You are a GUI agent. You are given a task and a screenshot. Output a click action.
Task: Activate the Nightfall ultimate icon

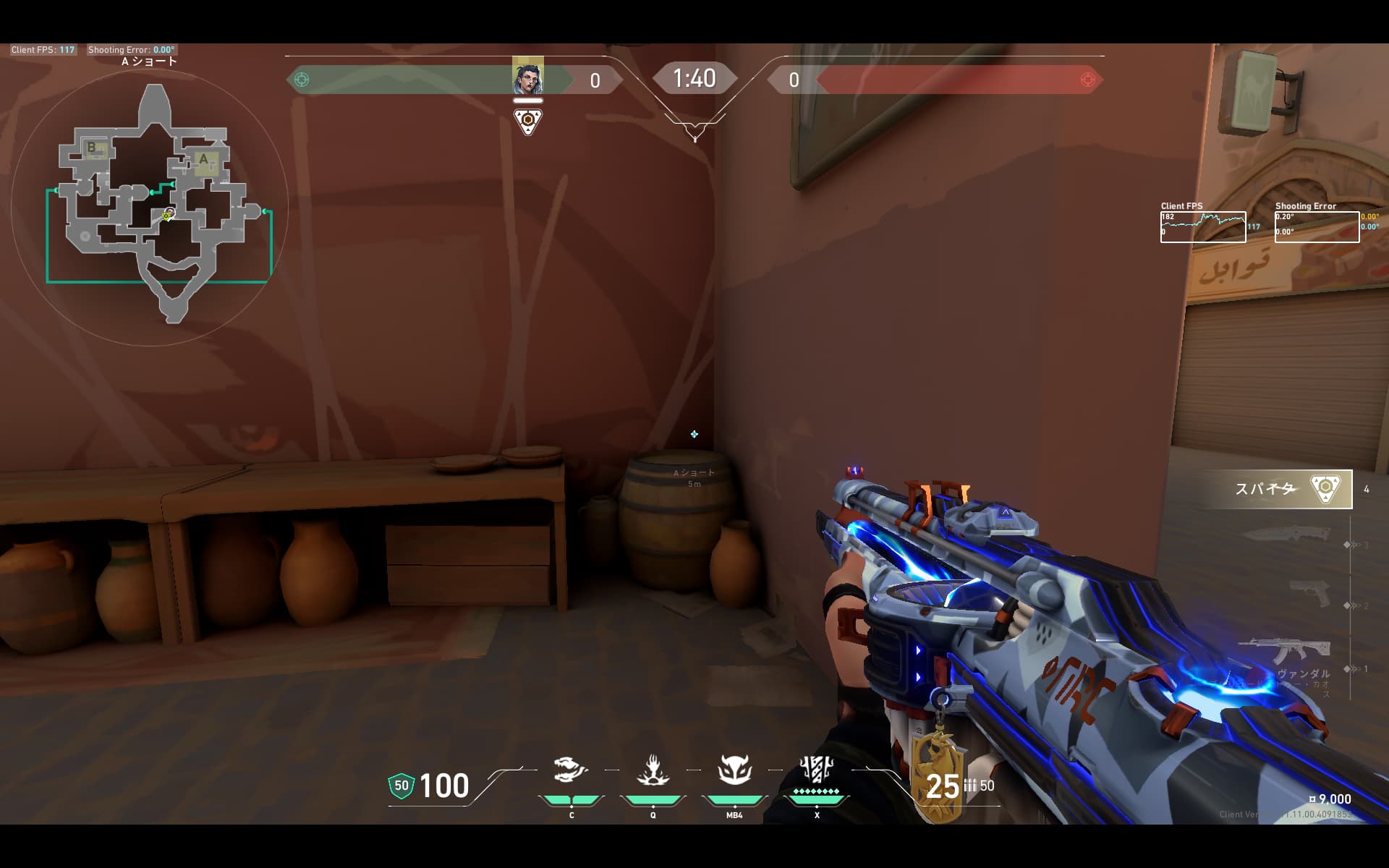(816, 771)
